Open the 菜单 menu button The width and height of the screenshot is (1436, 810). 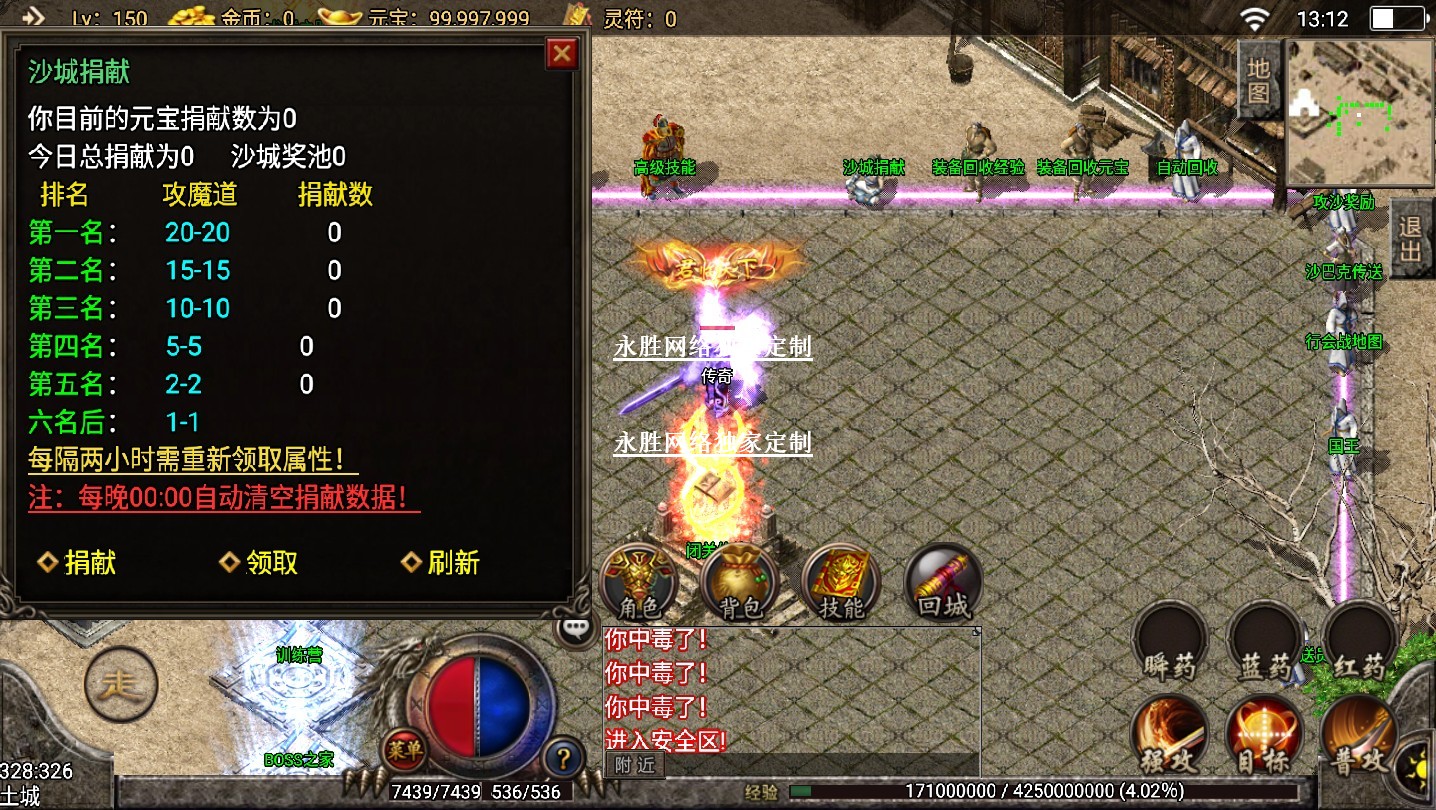404,748
